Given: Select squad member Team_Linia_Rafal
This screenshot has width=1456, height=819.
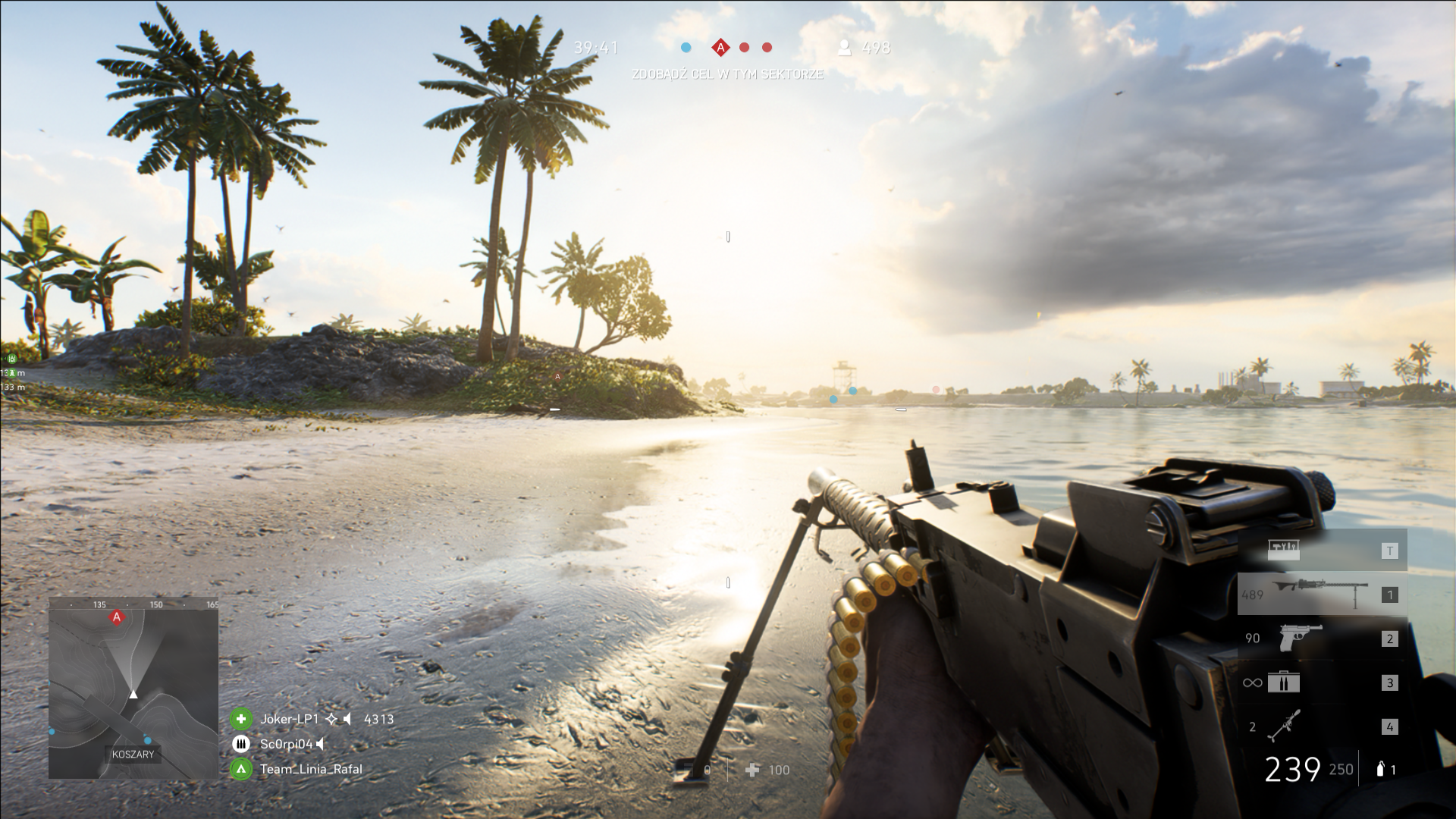Looking at the screenshot, I should (310, 769).
